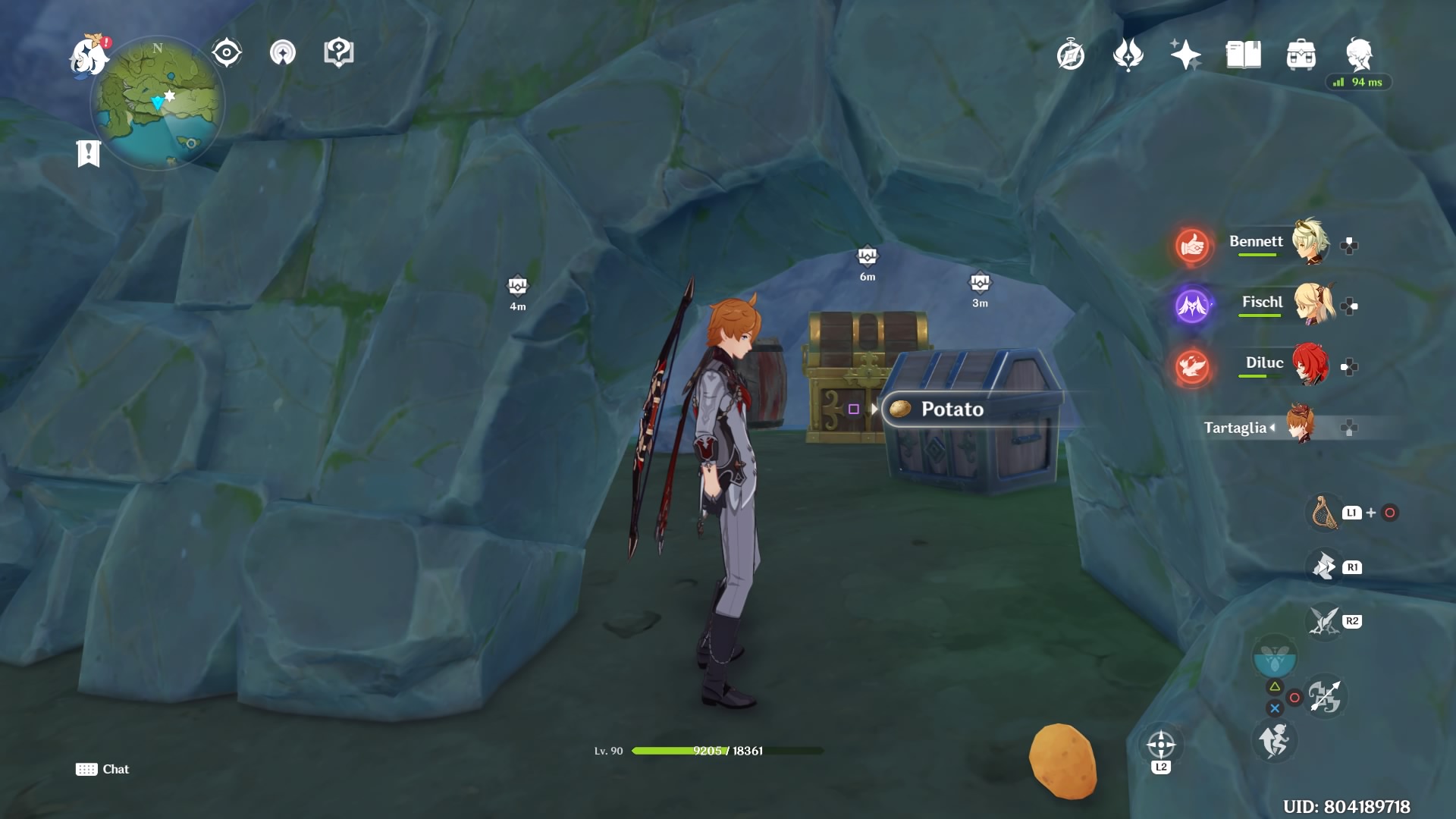
Task: Click the quest bookmark below the minimap
Action: tap(89, 152)
